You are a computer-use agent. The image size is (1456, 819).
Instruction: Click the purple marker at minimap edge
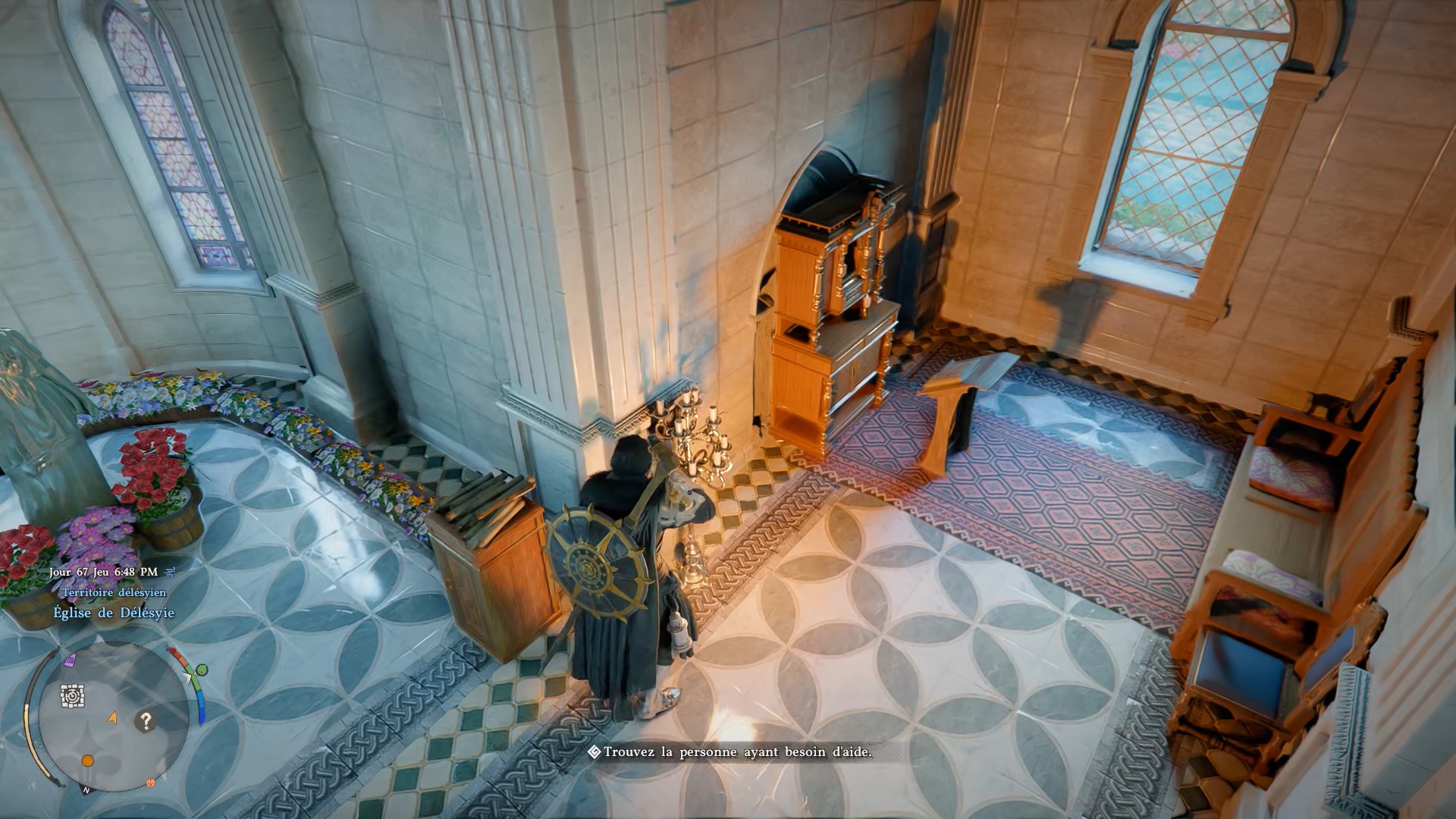click(x=71, y=661)
